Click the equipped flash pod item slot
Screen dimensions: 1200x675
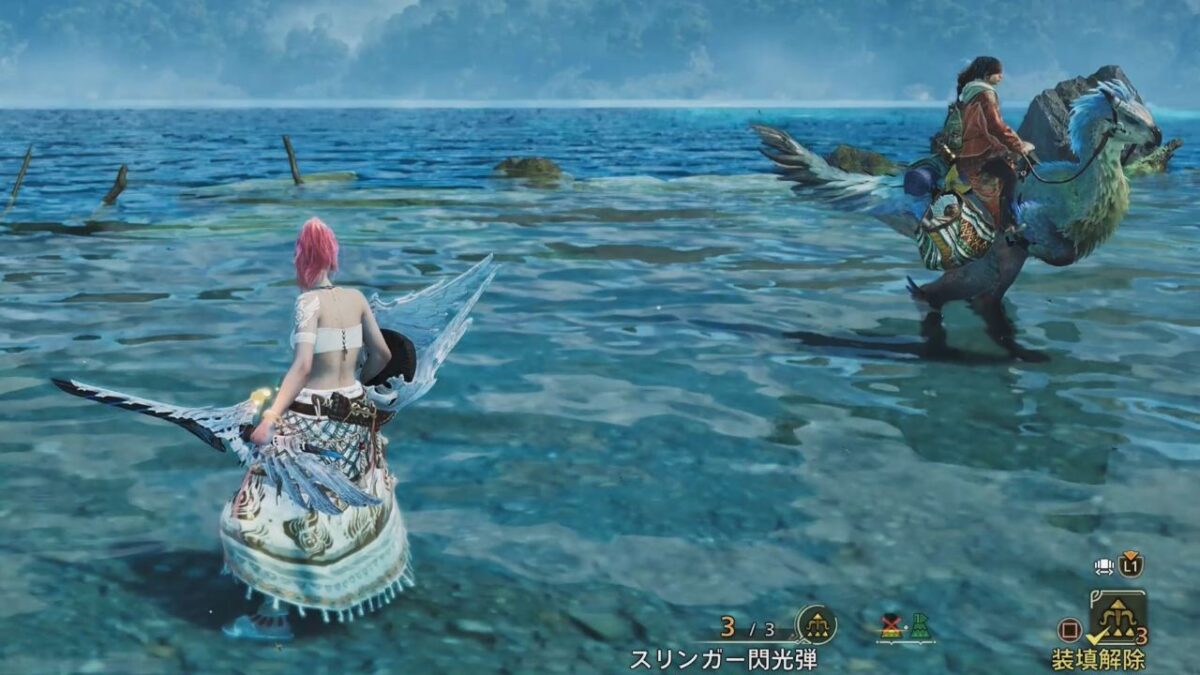point(1117,617)
